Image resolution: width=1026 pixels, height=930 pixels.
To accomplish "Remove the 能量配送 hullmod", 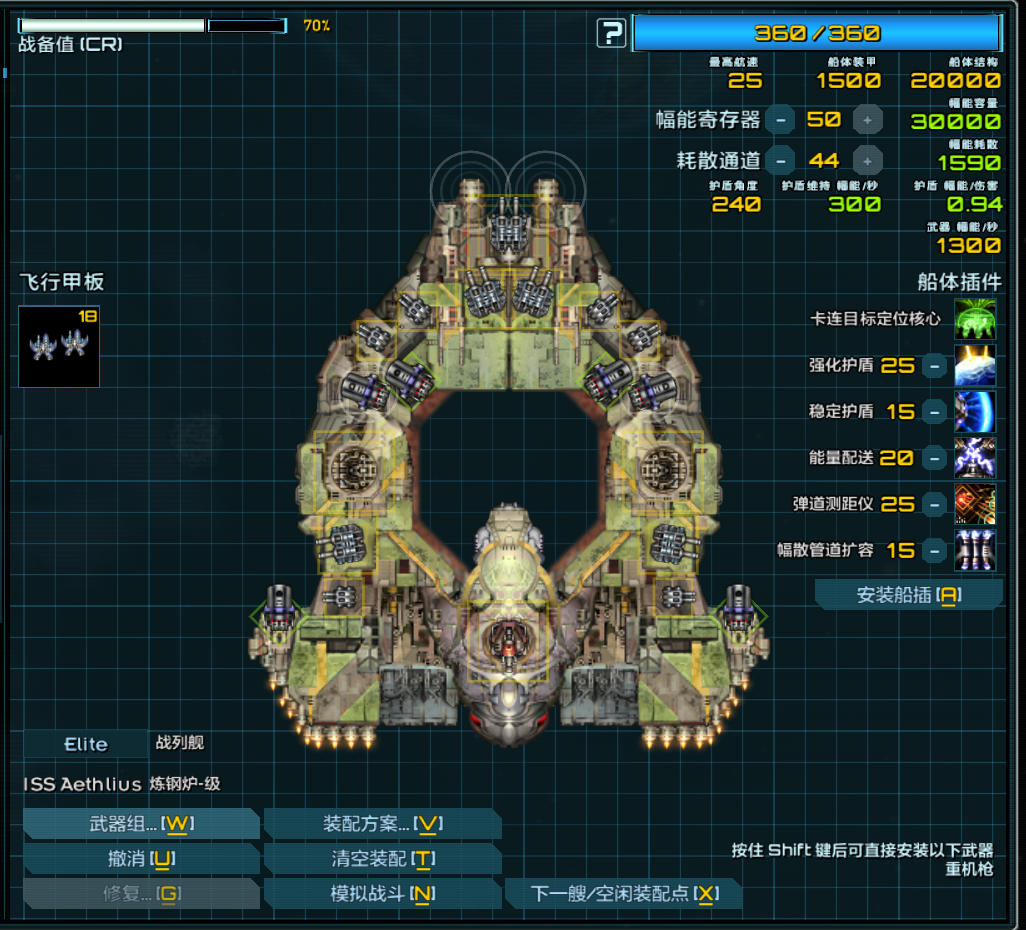I will tap(933, 458).
